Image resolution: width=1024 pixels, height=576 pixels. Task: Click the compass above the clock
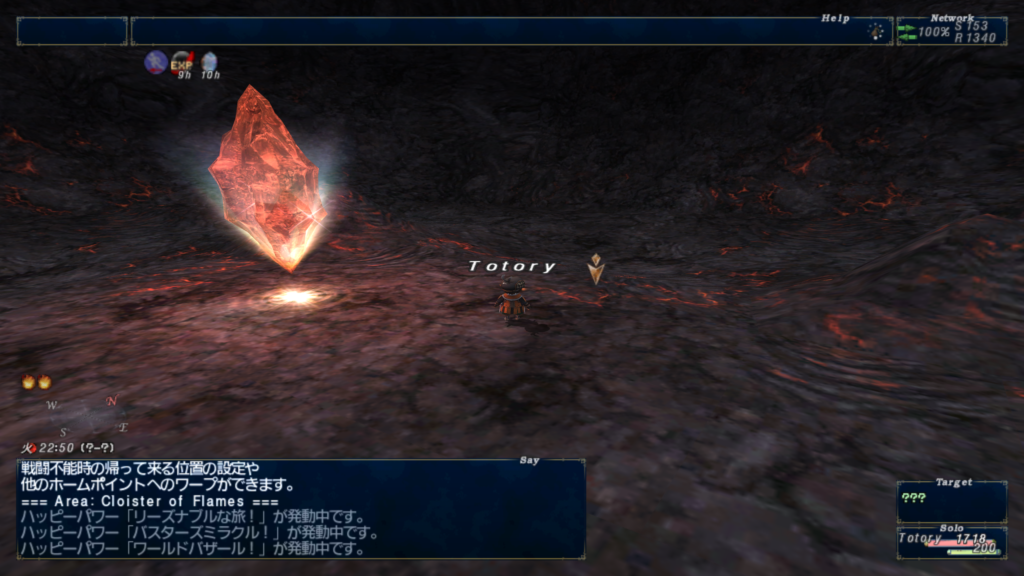87,416
